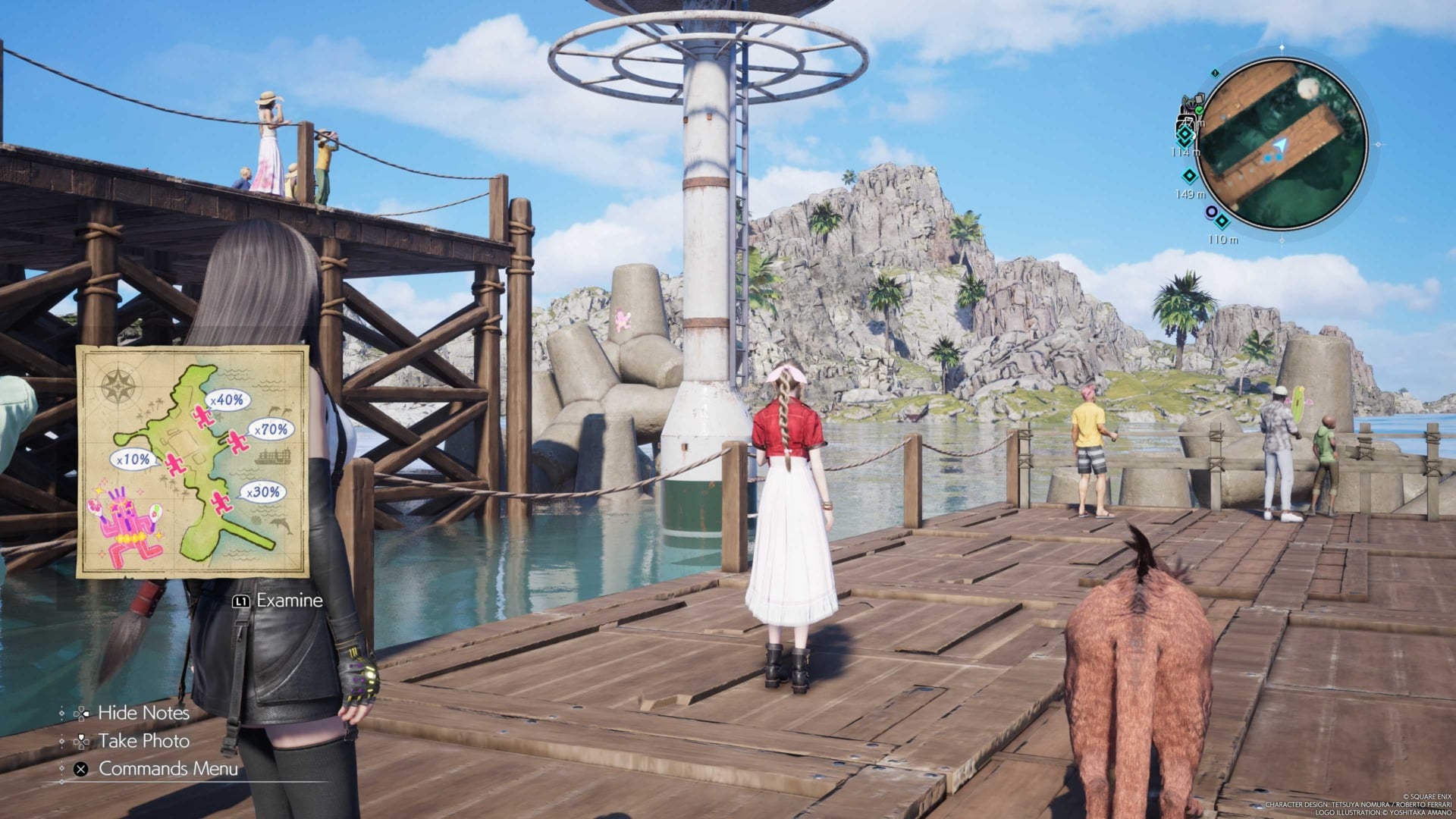Click the player arrow on the minimap
Screen dimensions: 1456x819
click(1281, 144)
